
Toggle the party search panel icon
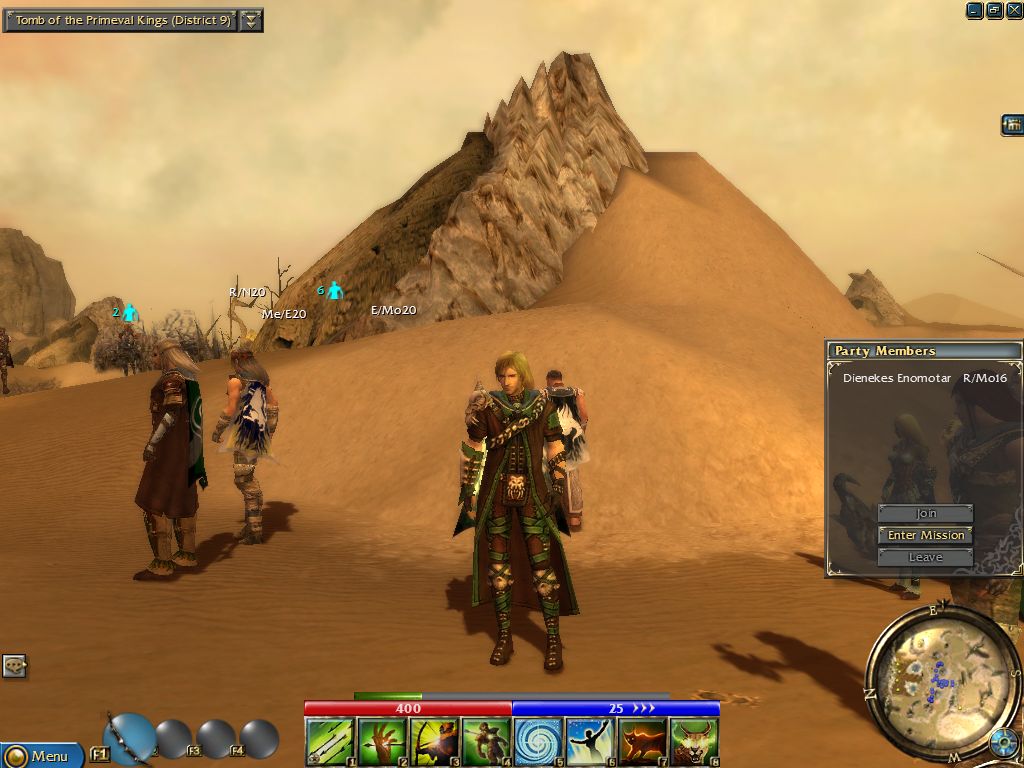point(1012,125)
